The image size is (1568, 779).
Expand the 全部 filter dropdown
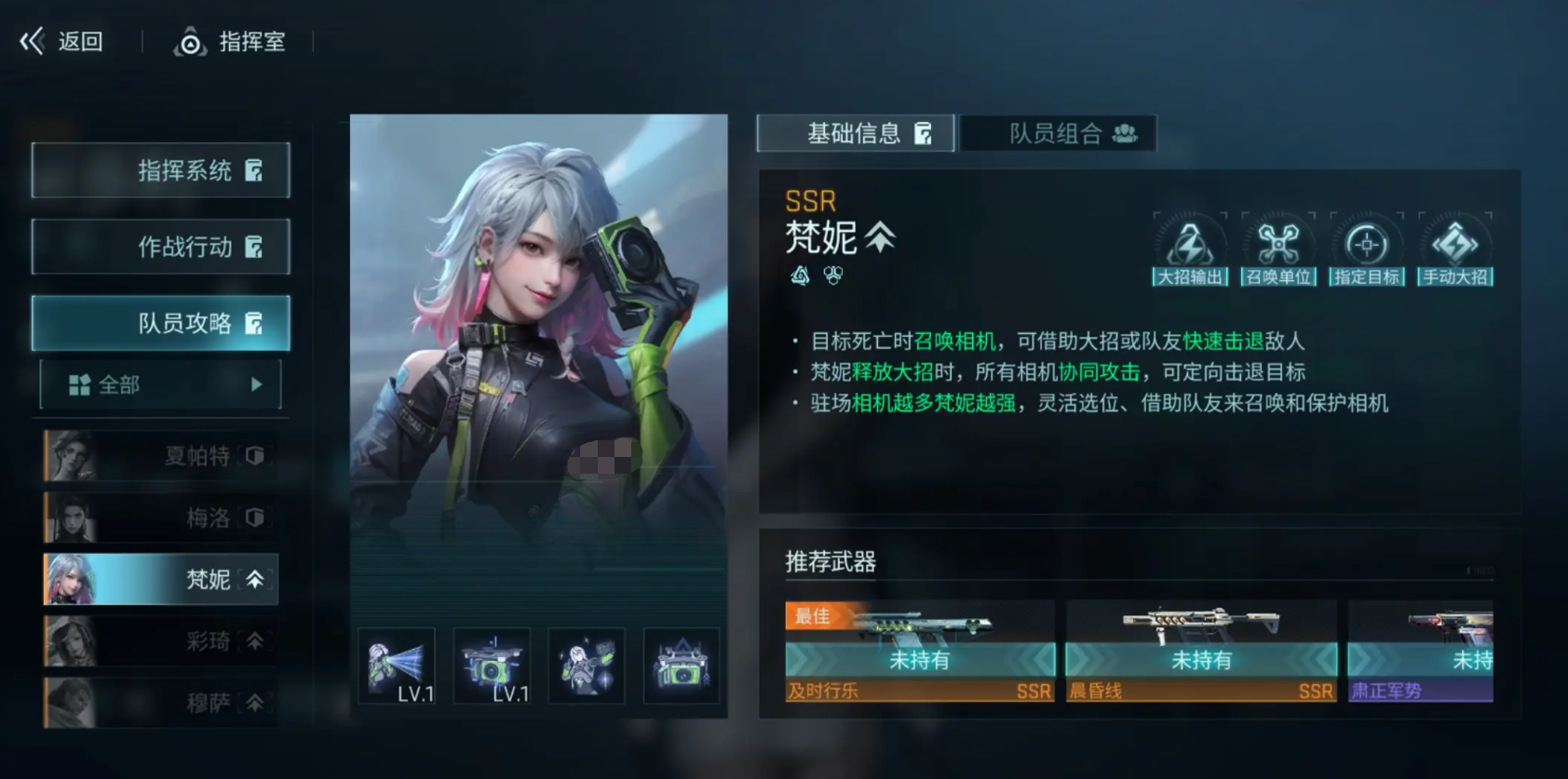(161, 384)
